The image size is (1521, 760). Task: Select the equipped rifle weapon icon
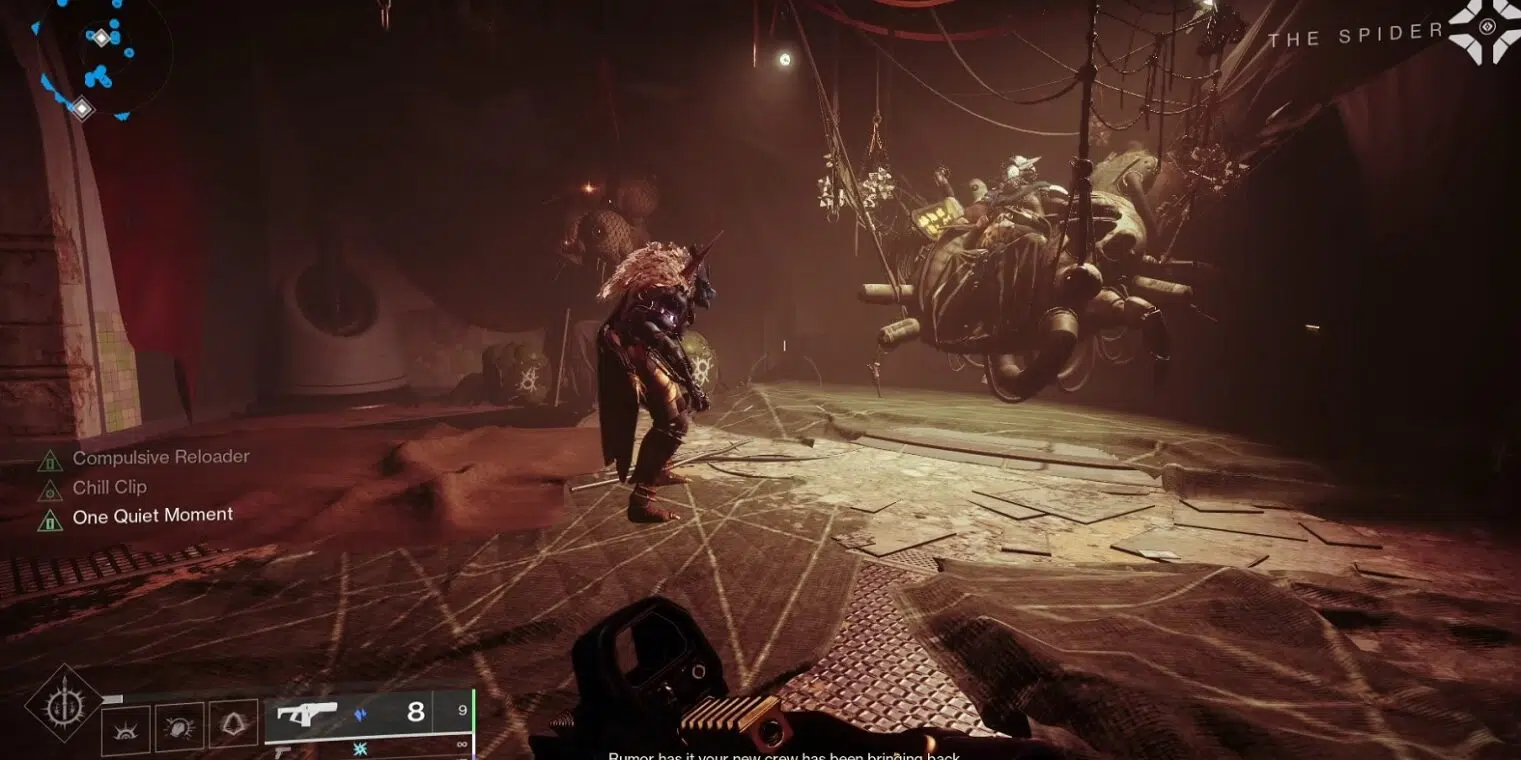point(306,714)
